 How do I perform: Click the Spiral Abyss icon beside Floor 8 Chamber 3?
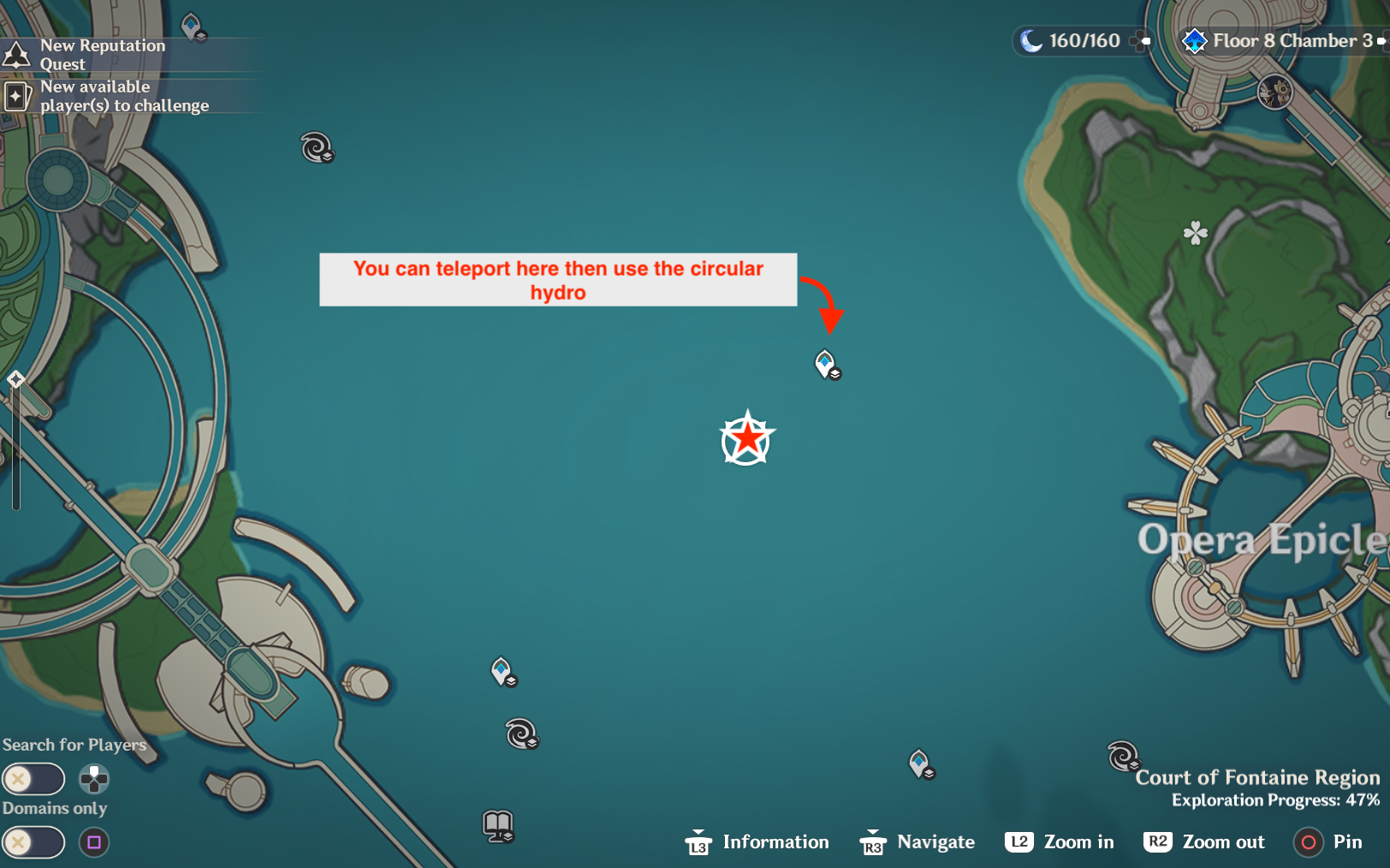(1194, 40)
